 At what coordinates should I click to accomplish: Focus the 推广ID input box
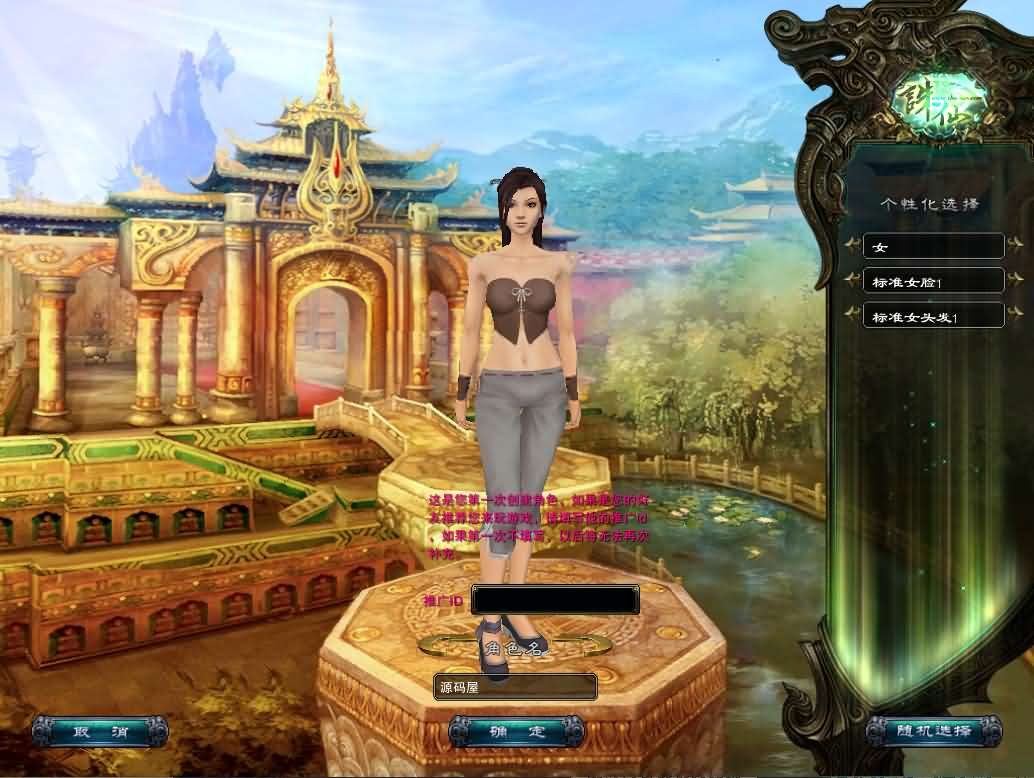pos(555,600)
